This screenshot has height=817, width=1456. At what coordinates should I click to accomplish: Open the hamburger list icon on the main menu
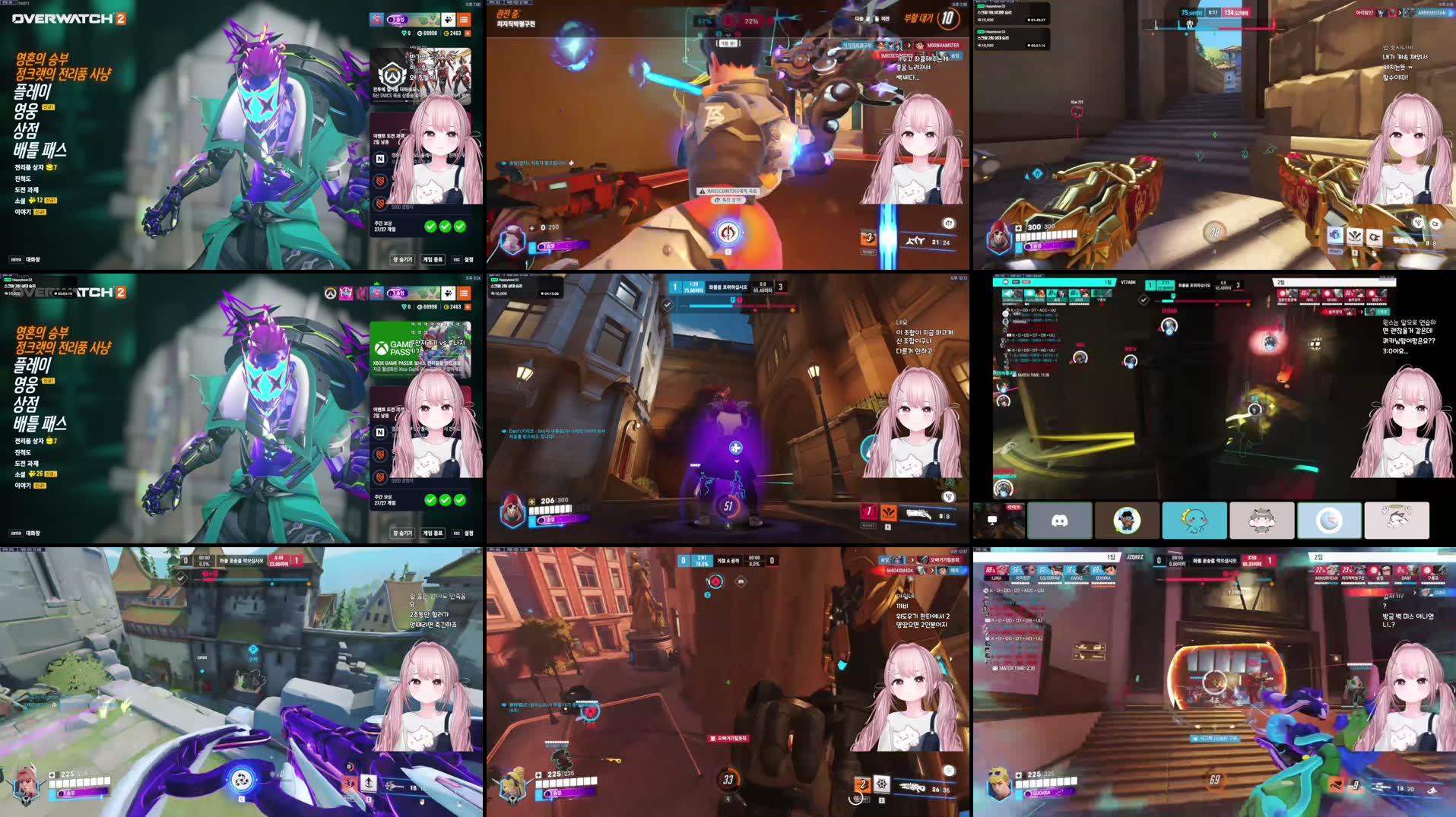[465, 21]
